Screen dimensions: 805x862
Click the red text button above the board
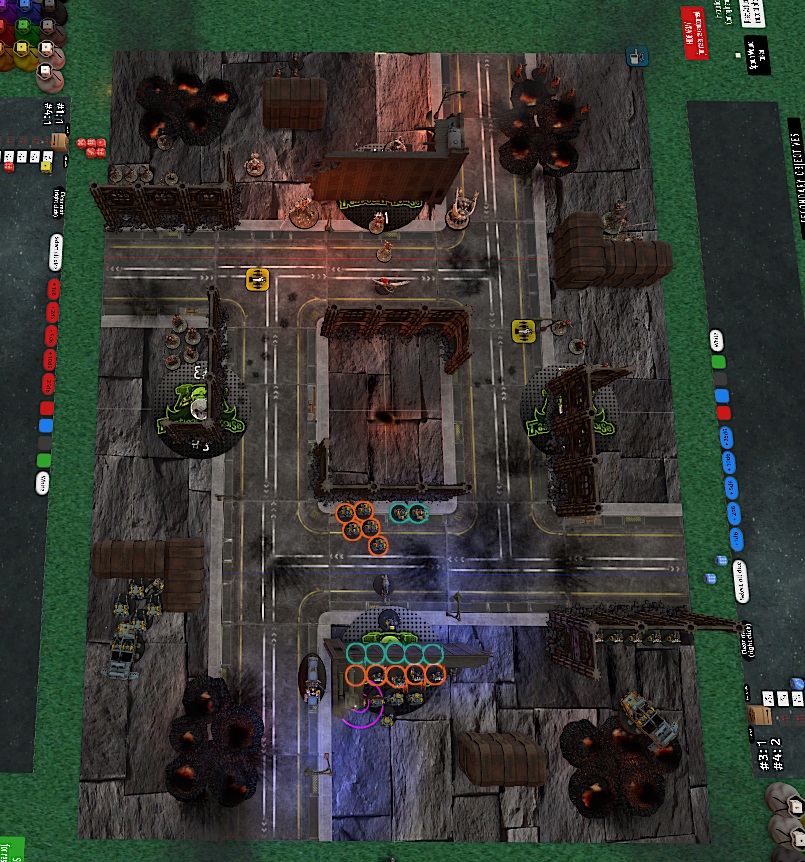693,34
